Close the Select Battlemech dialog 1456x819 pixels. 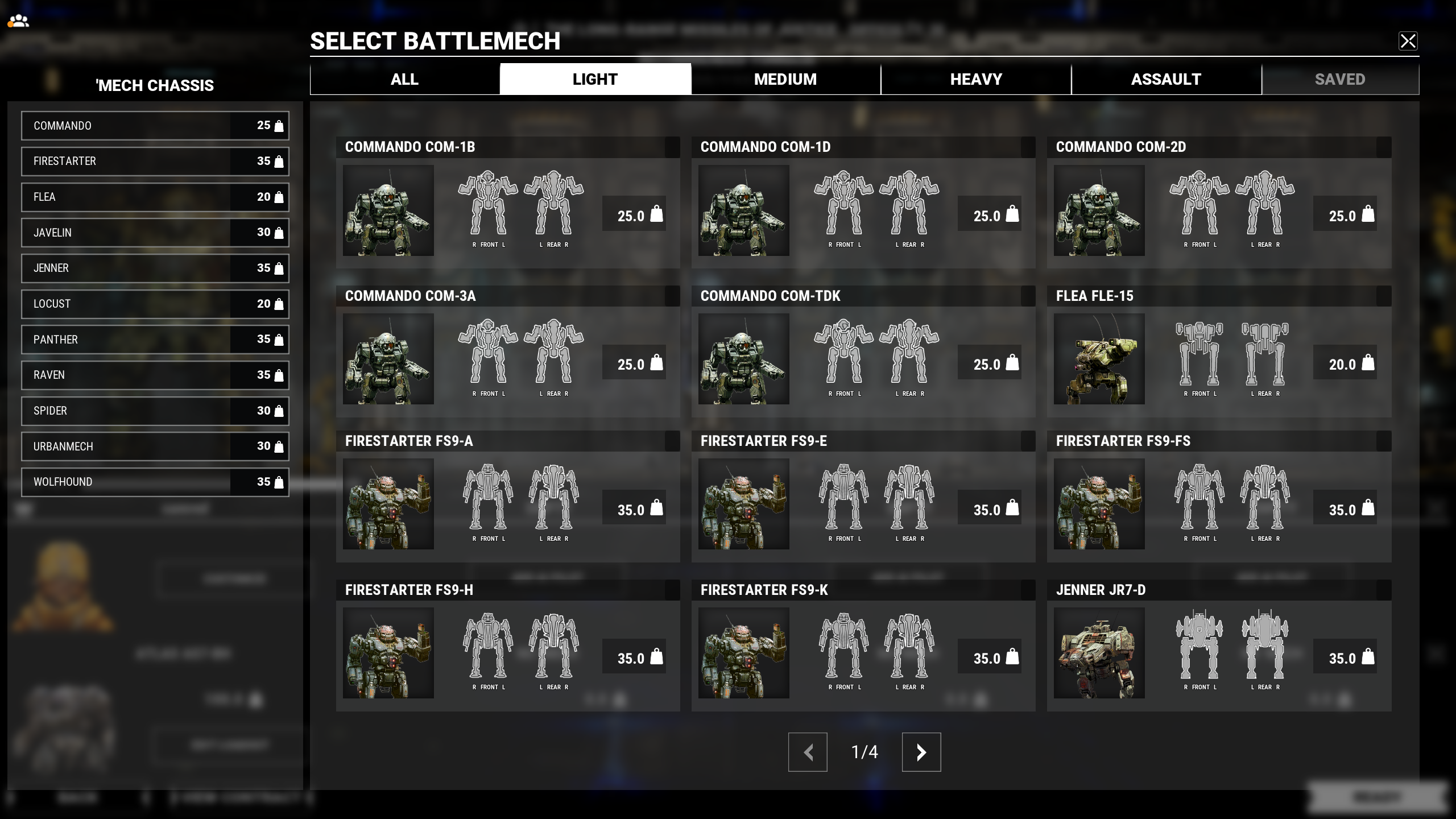pos(1409,41)
